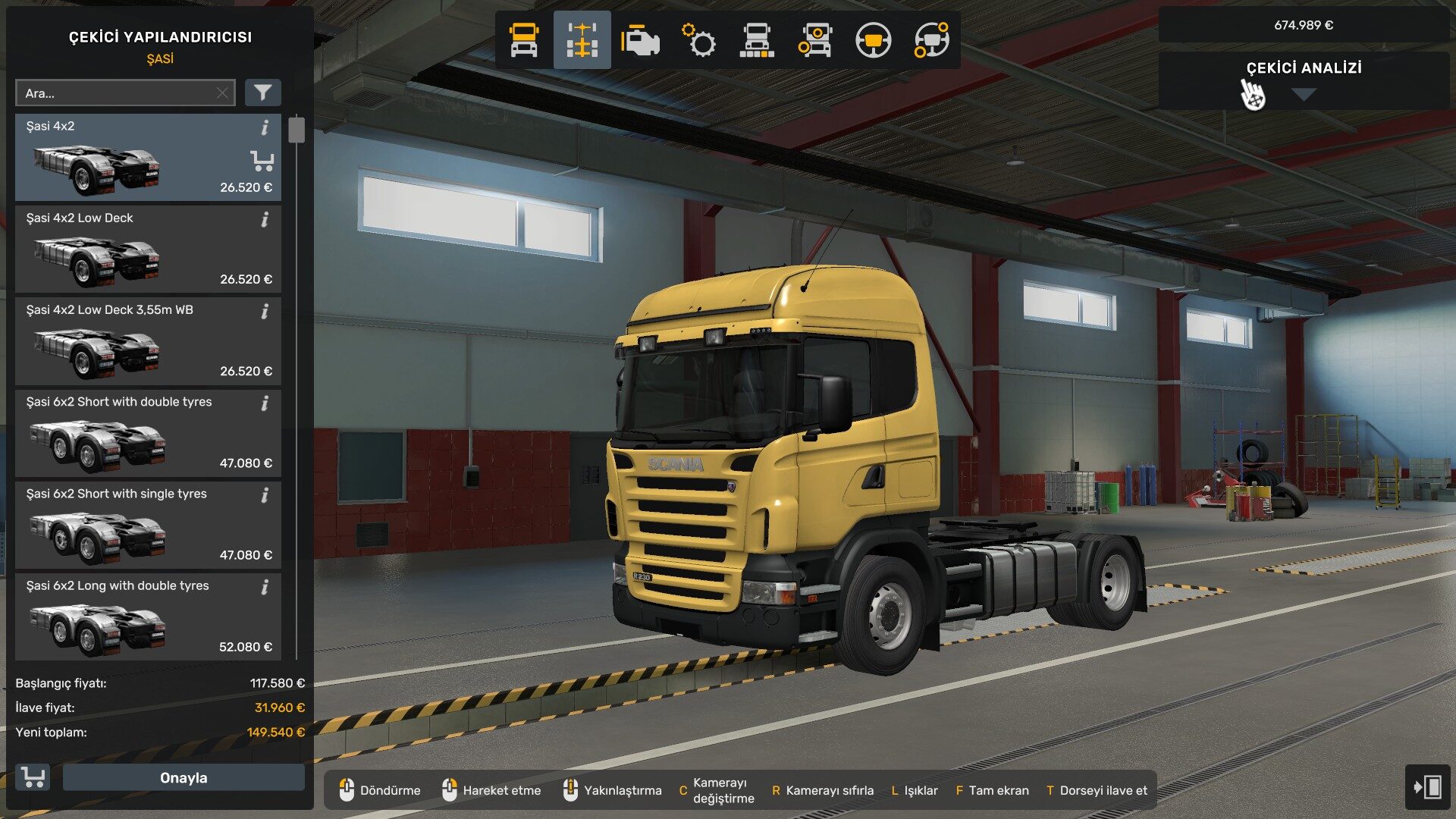Click the cart icon on Şasi 4x2
The width and height of the screenshot is (1456, 819).
coord(262,161)
